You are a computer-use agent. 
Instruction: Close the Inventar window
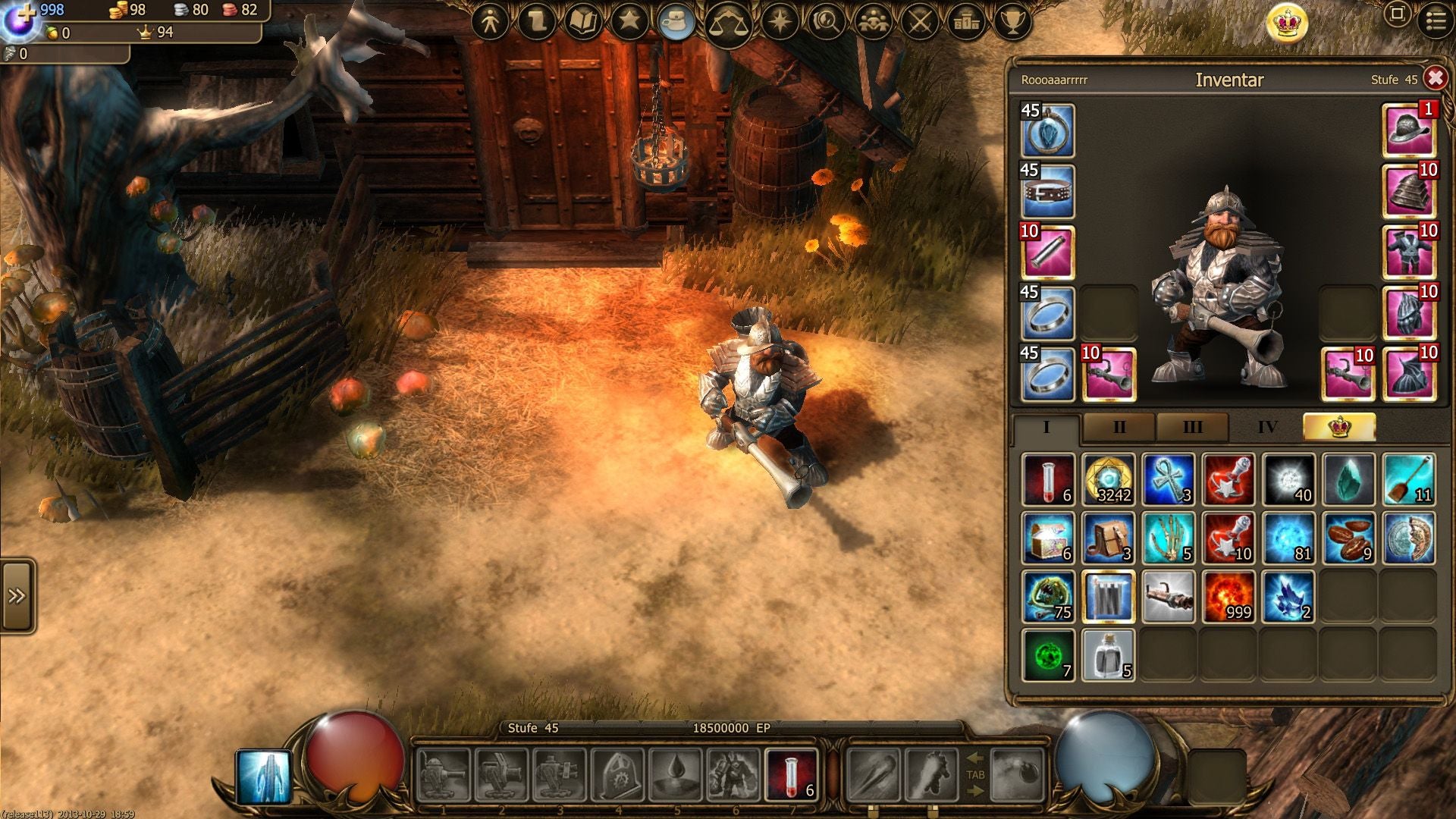pos(1435,79)
